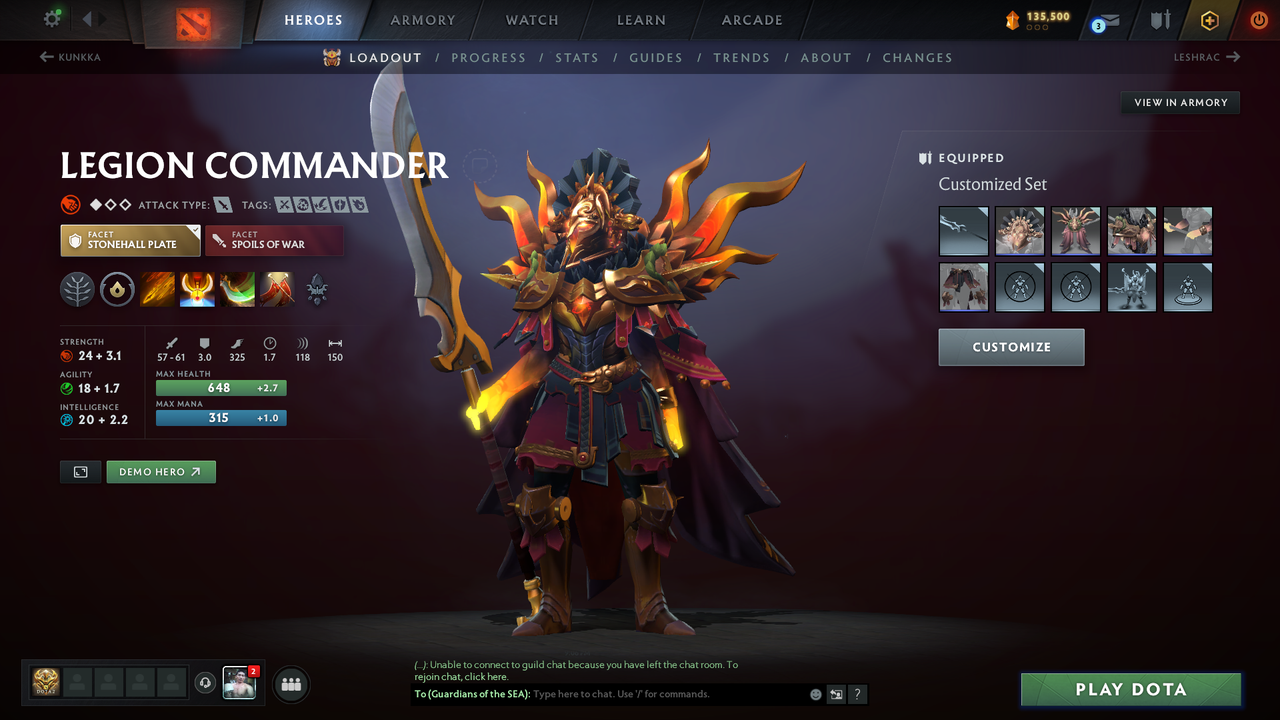
Task: Switch to the STATS tab
Action: [x=577, y=57]
